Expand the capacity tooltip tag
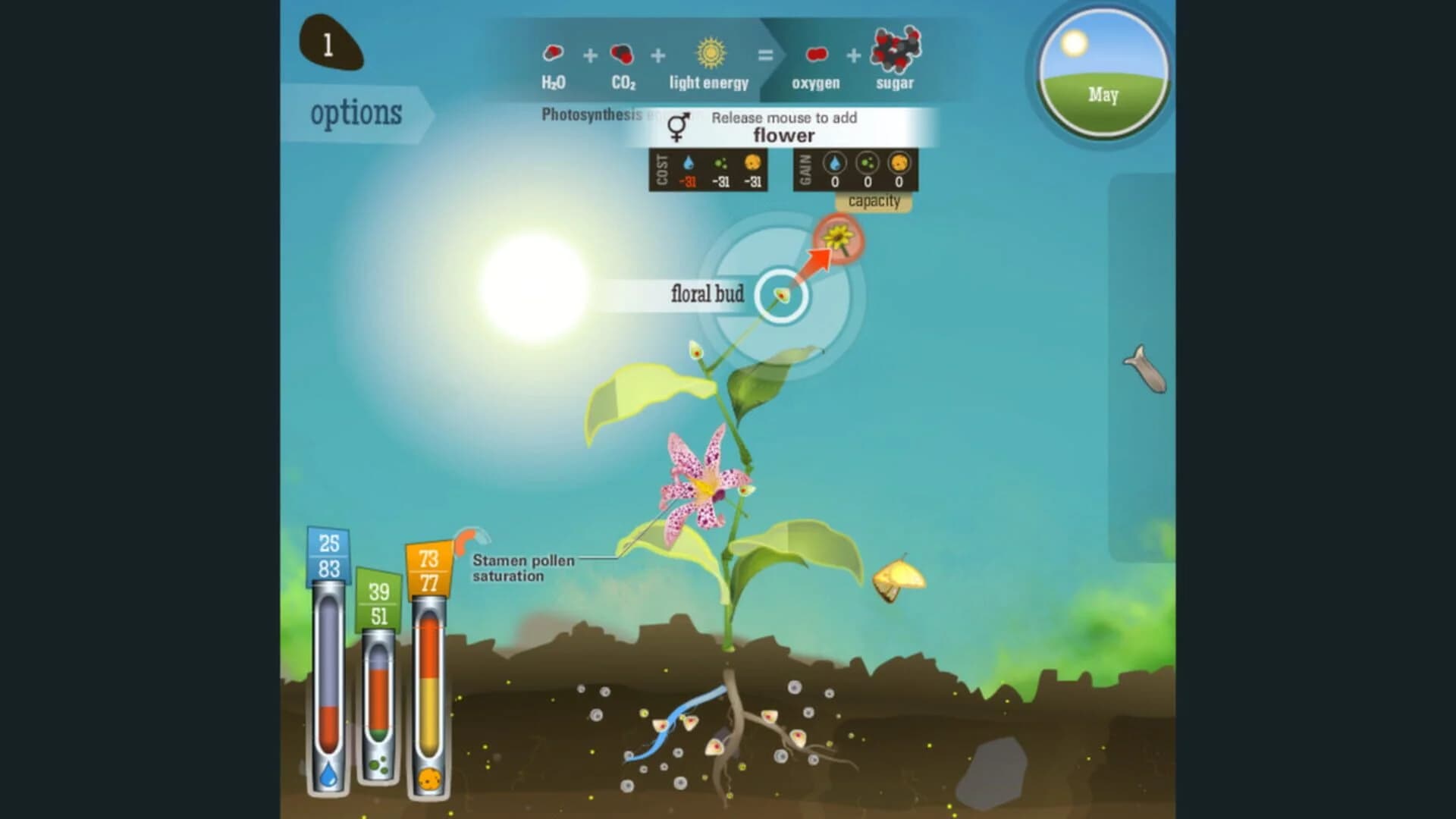Screen dimensions: 1456x819 click(x=876, y=202)
